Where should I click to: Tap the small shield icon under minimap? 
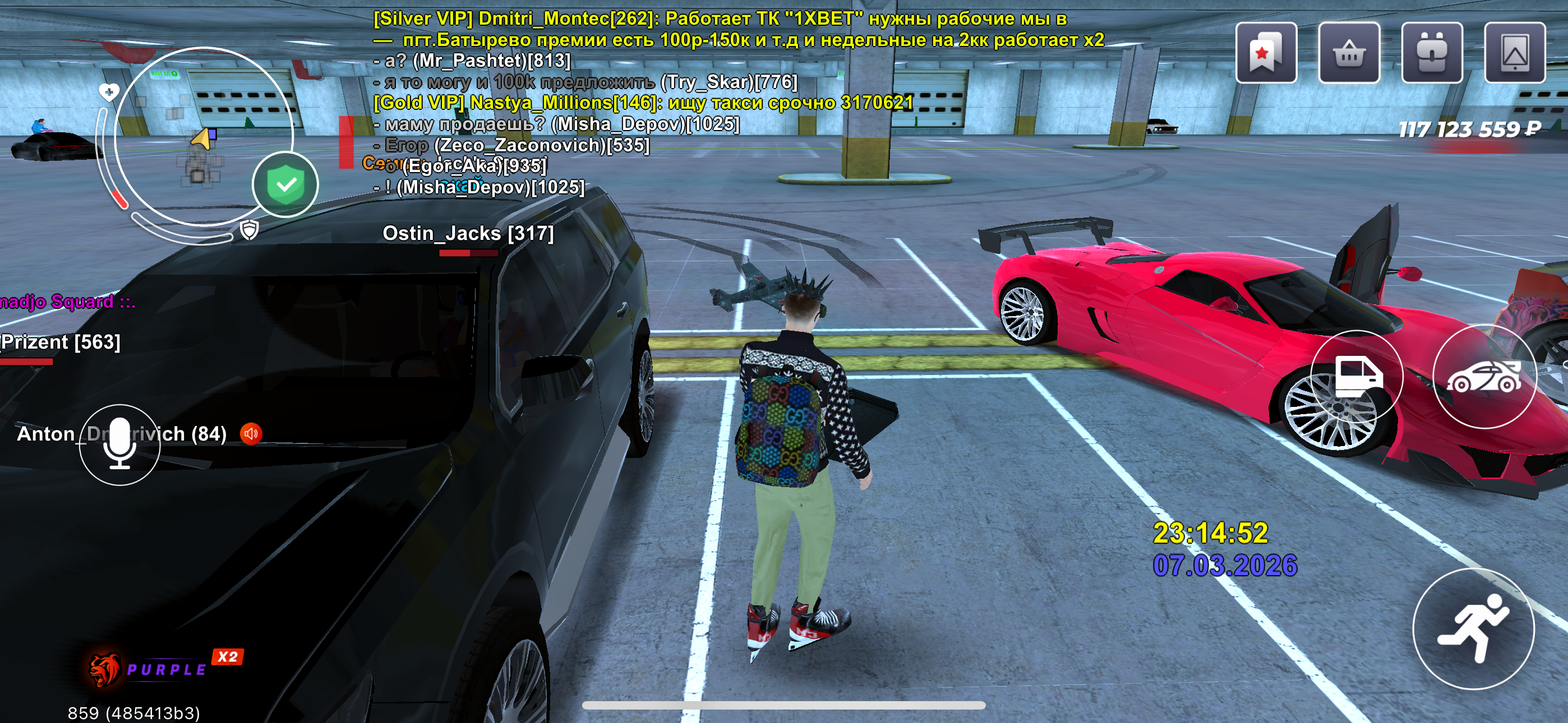point(250,230)
